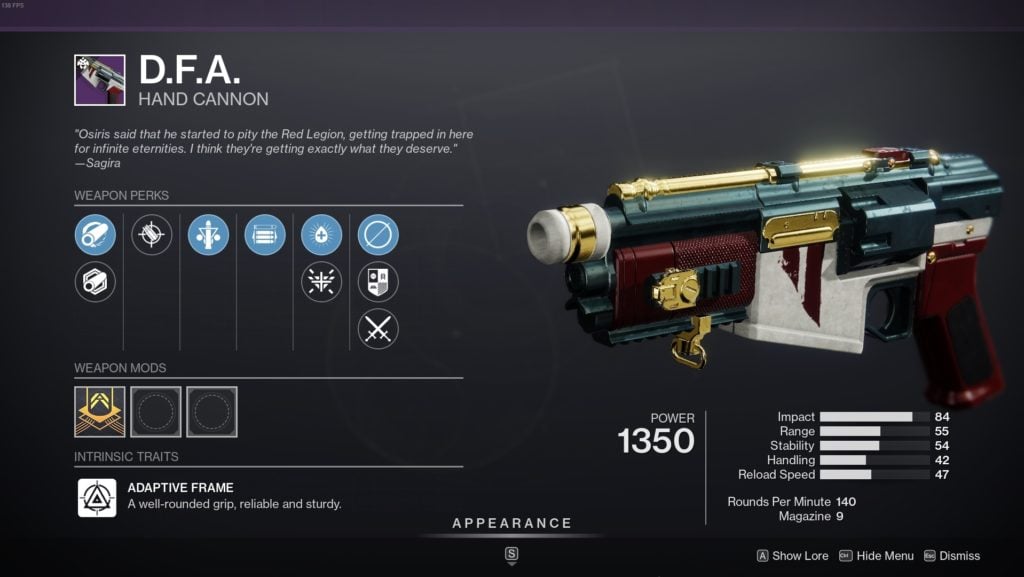This screenshot has width=1024, height=577.
Task: Select the stacked magazine perk icon
Action: [265, 235]
